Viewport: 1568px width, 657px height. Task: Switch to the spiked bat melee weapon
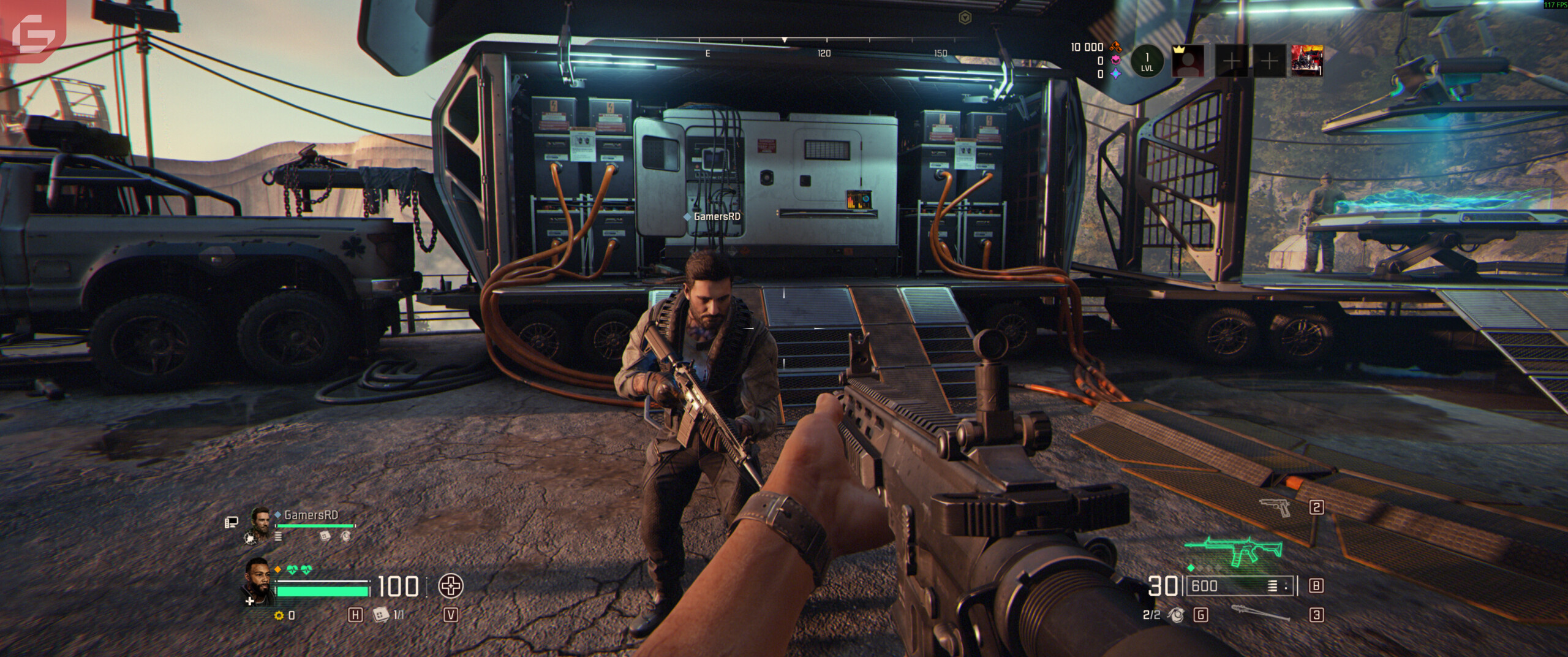[x=1260, y=613]
